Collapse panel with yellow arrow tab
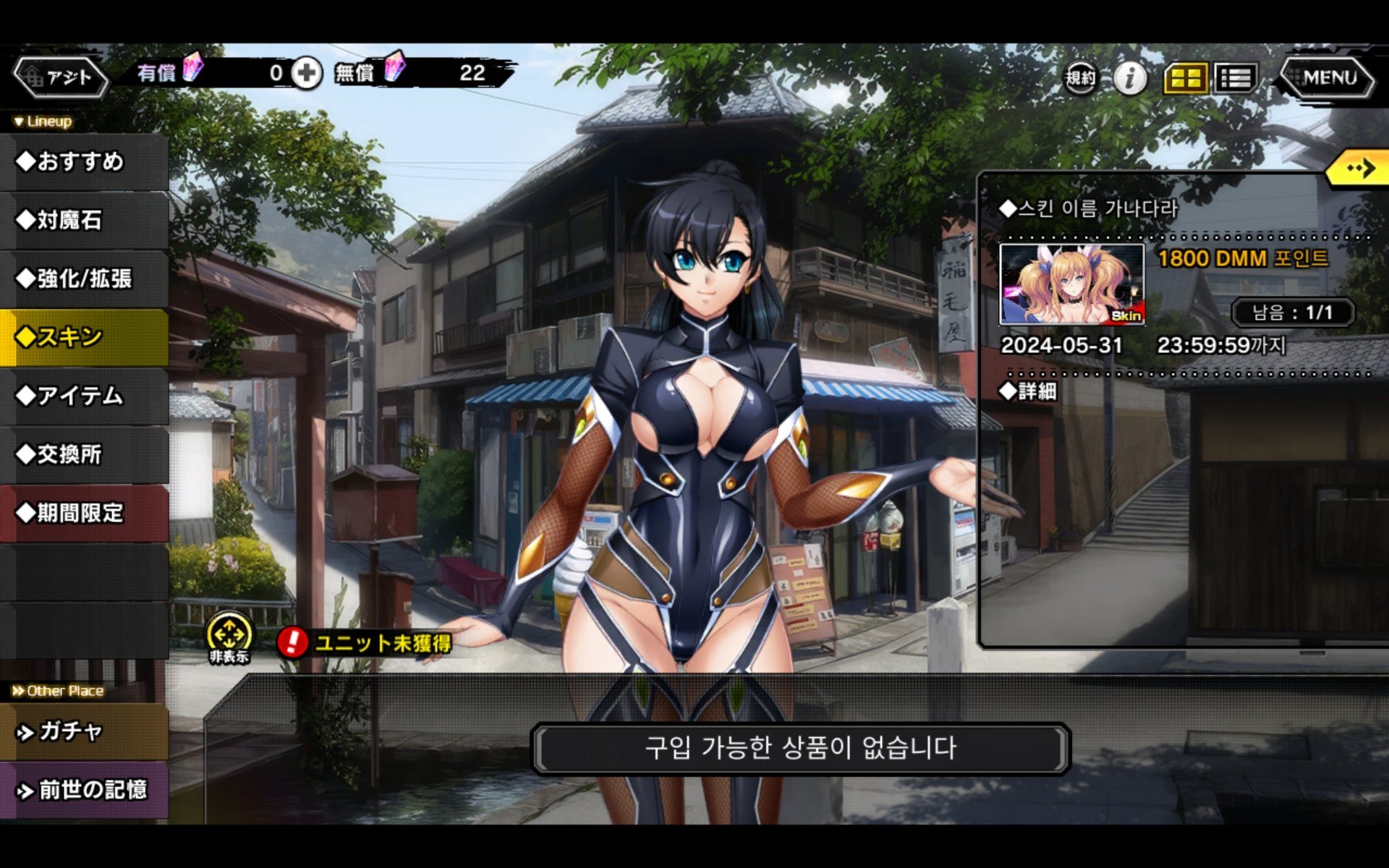This screenshot has height=868, width=1389. pyautogui.click(x=1359, y=169)
